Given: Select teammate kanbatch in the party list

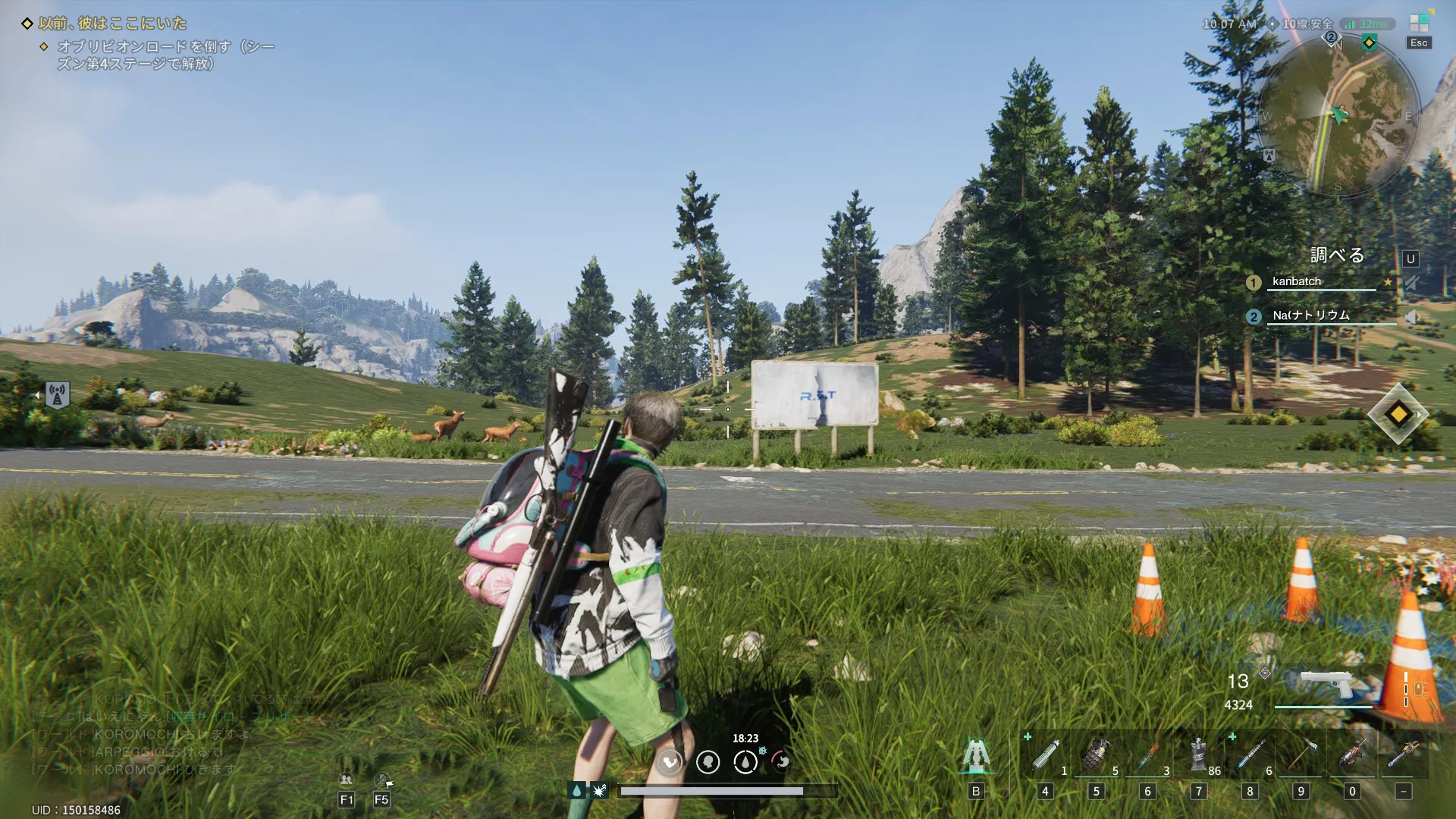Looking at the screenshot, I should pos(1296,281).
